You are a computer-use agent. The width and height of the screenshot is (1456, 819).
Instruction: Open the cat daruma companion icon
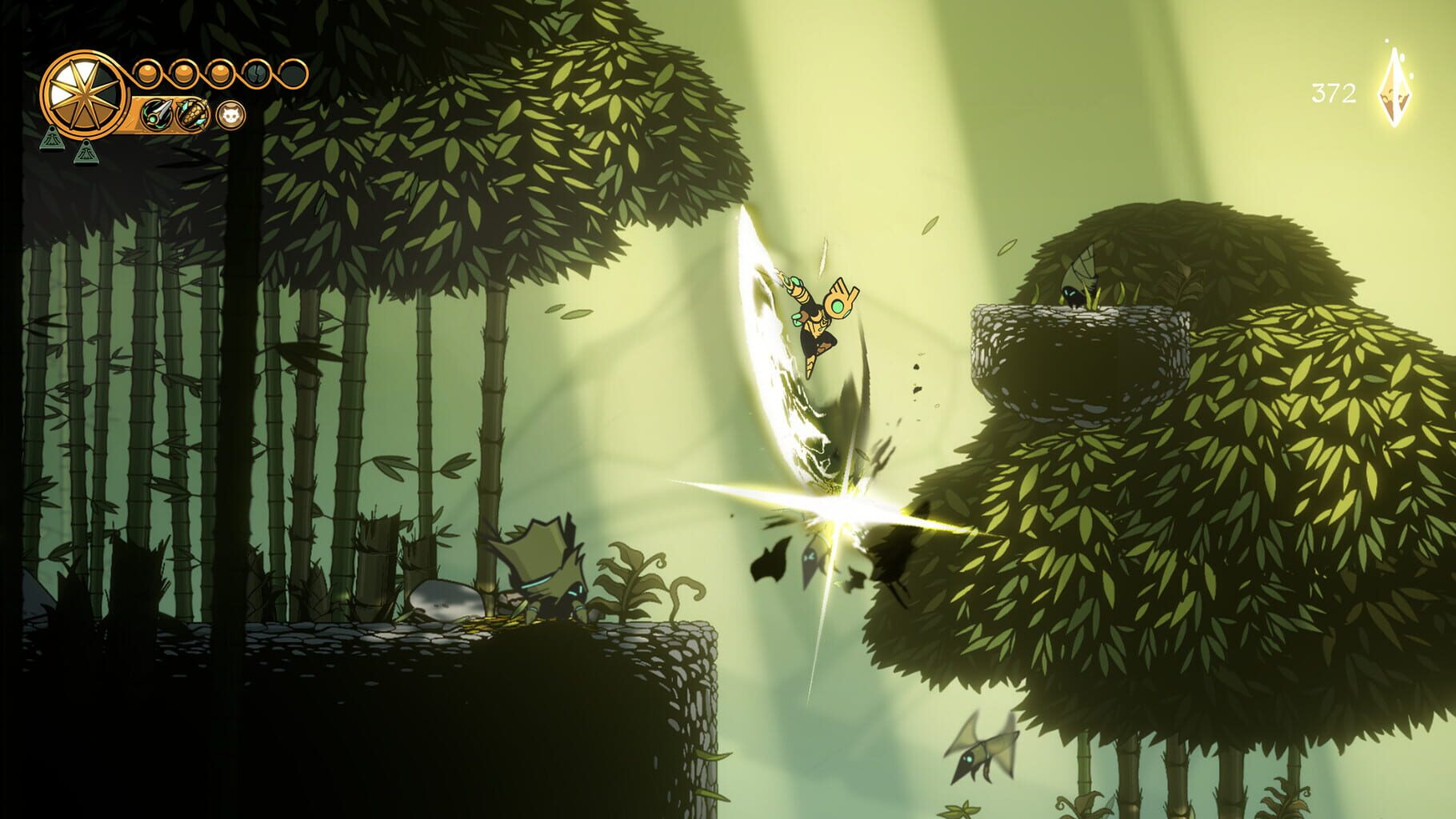[x=231, y=114]
